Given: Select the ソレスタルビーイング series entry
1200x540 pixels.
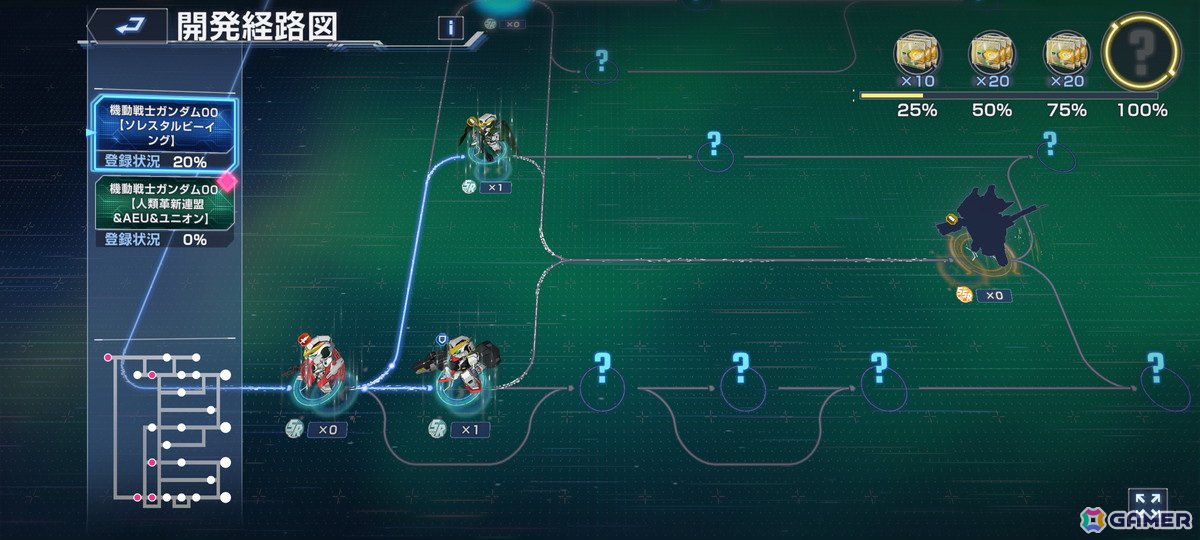Looking at the screenshot, I should click(x=165, y=133).
